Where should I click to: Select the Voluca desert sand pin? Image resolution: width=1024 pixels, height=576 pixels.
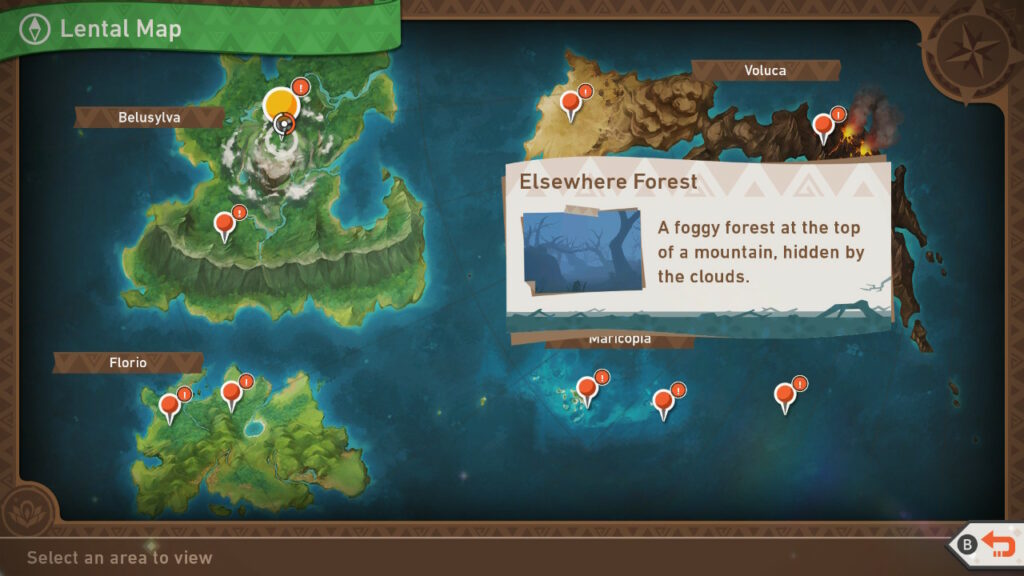(571, 103)
